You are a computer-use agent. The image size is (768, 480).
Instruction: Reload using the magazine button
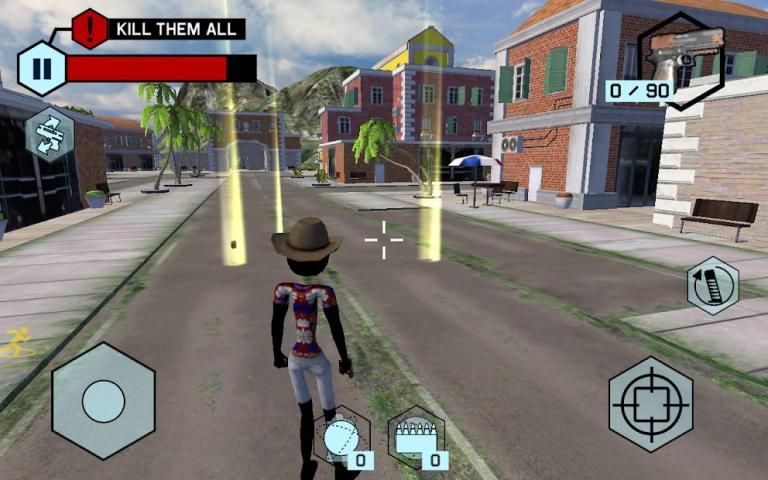712,286
